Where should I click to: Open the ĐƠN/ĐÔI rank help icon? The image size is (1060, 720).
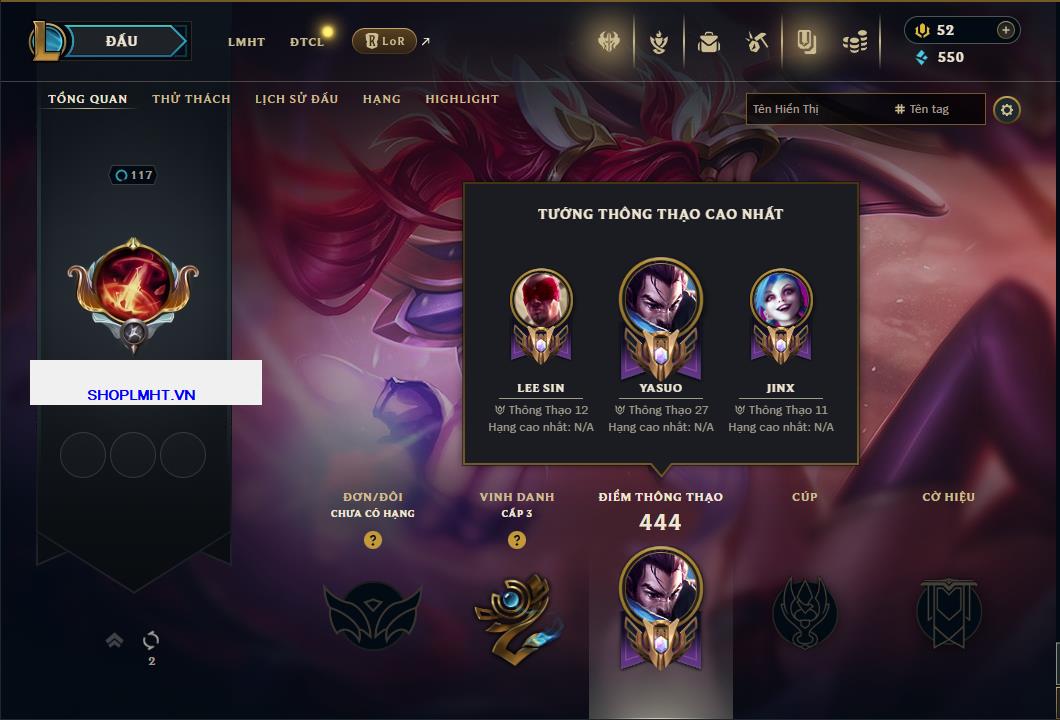tap(372, 540)
